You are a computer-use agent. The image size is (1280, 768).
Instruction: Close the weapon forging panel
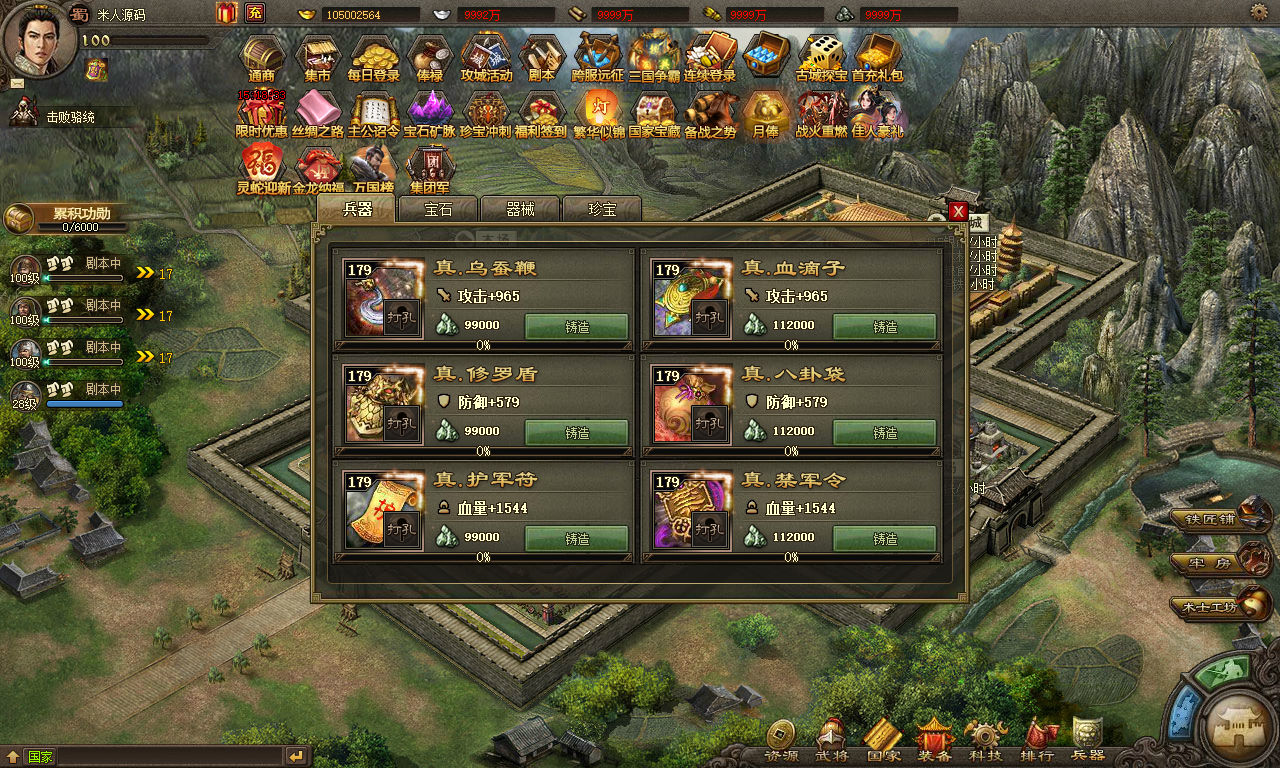point(958,211)
